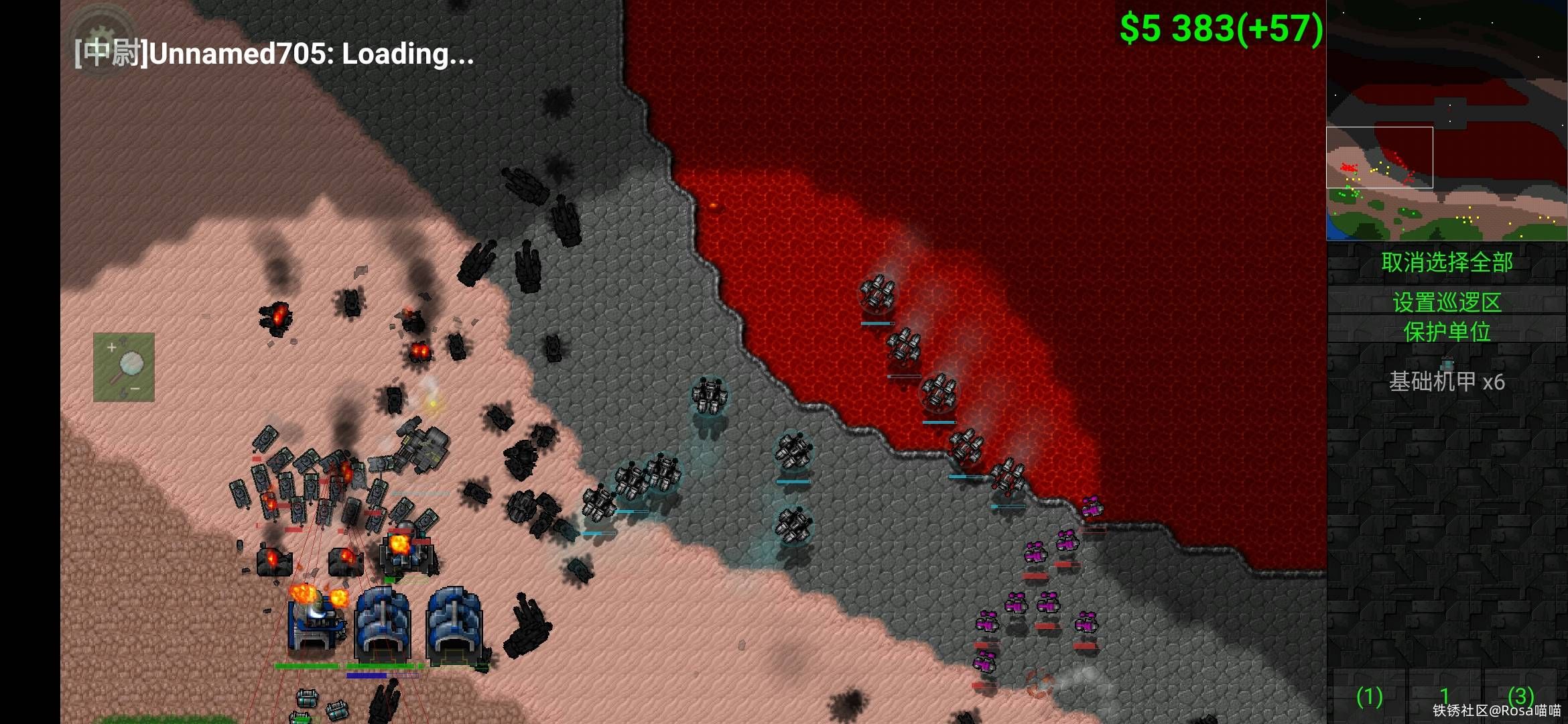Activate the 保护单位 guard command
1568x724 pixels.
coord(1447,332)
